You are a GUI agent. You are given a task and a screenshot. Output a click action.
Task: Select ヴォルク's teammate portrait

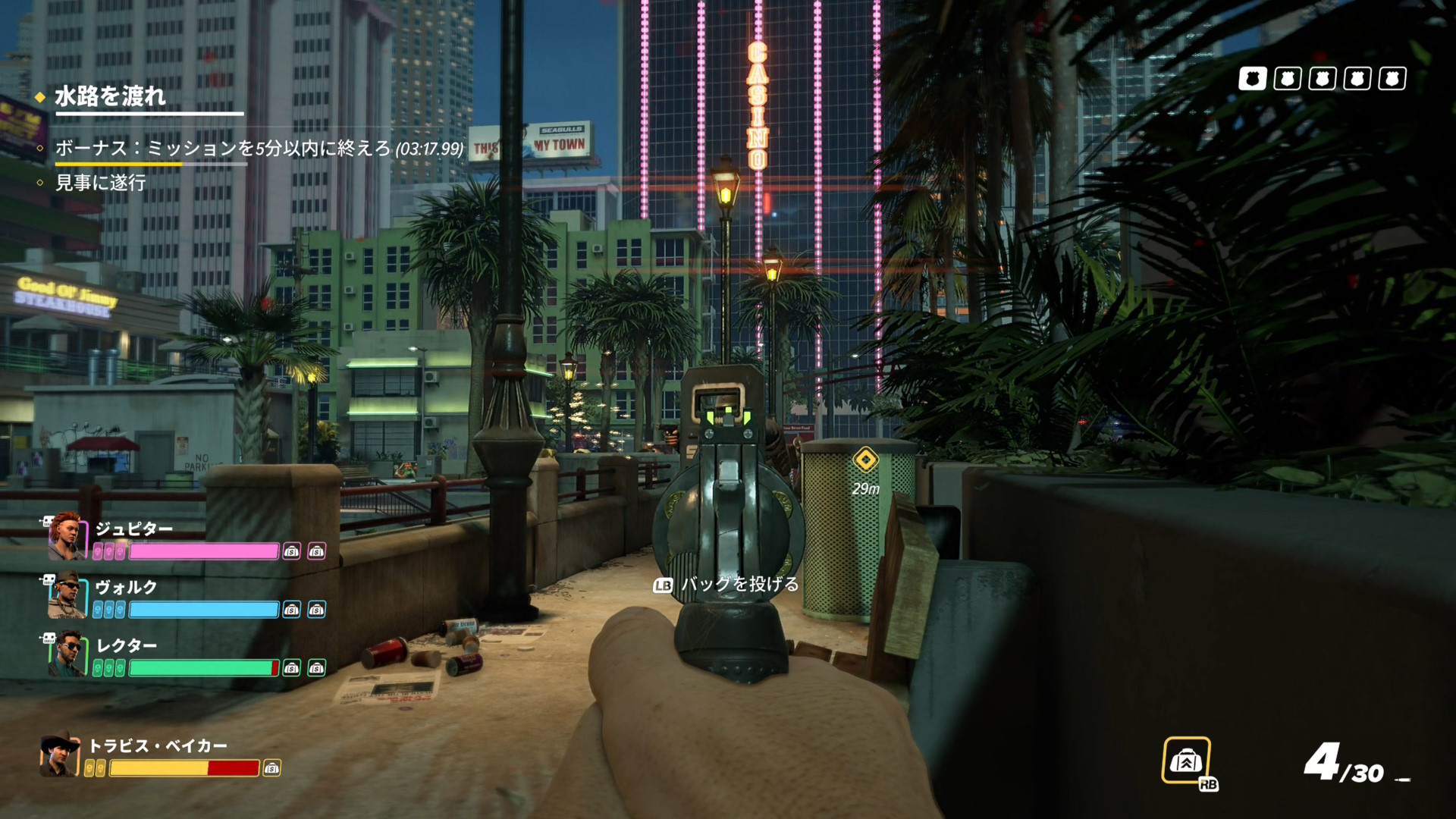pyautogui.click(x=67, y=595)
